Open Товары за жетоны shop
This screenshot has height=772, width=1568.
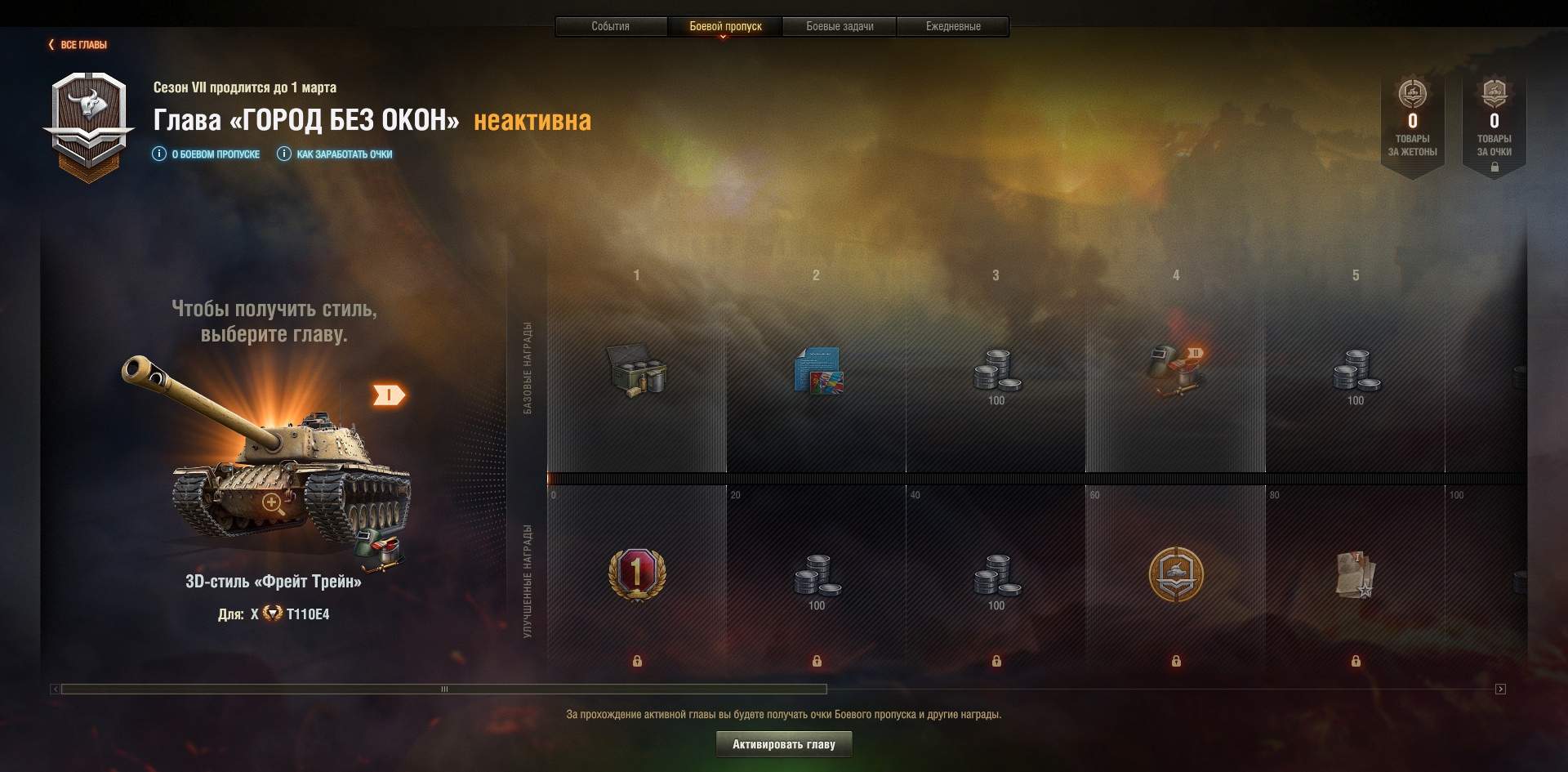point(1412,123)
